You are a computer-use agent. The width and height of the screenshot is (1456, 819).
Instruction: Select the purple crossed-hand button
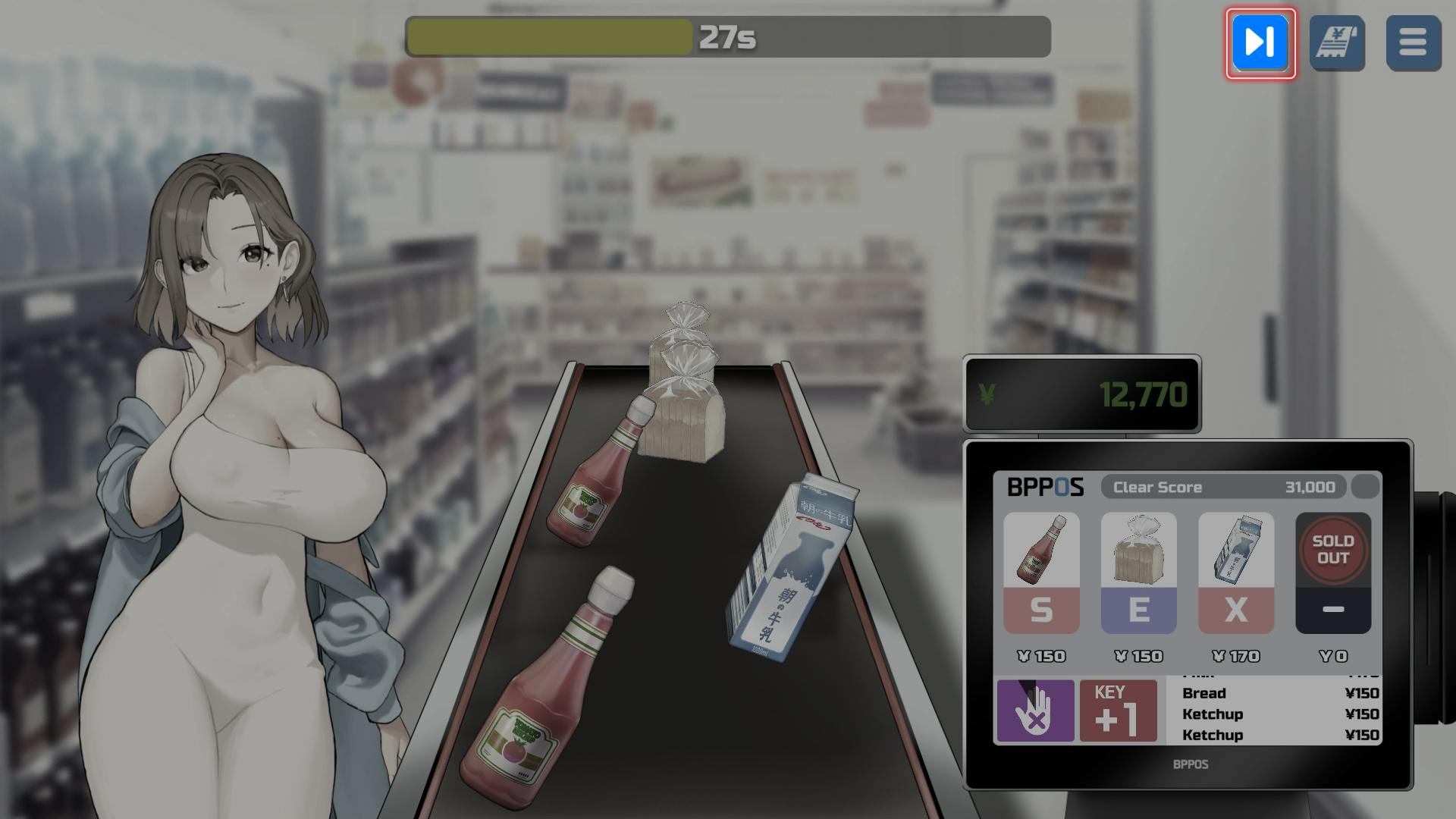(x=1035, y=711)
